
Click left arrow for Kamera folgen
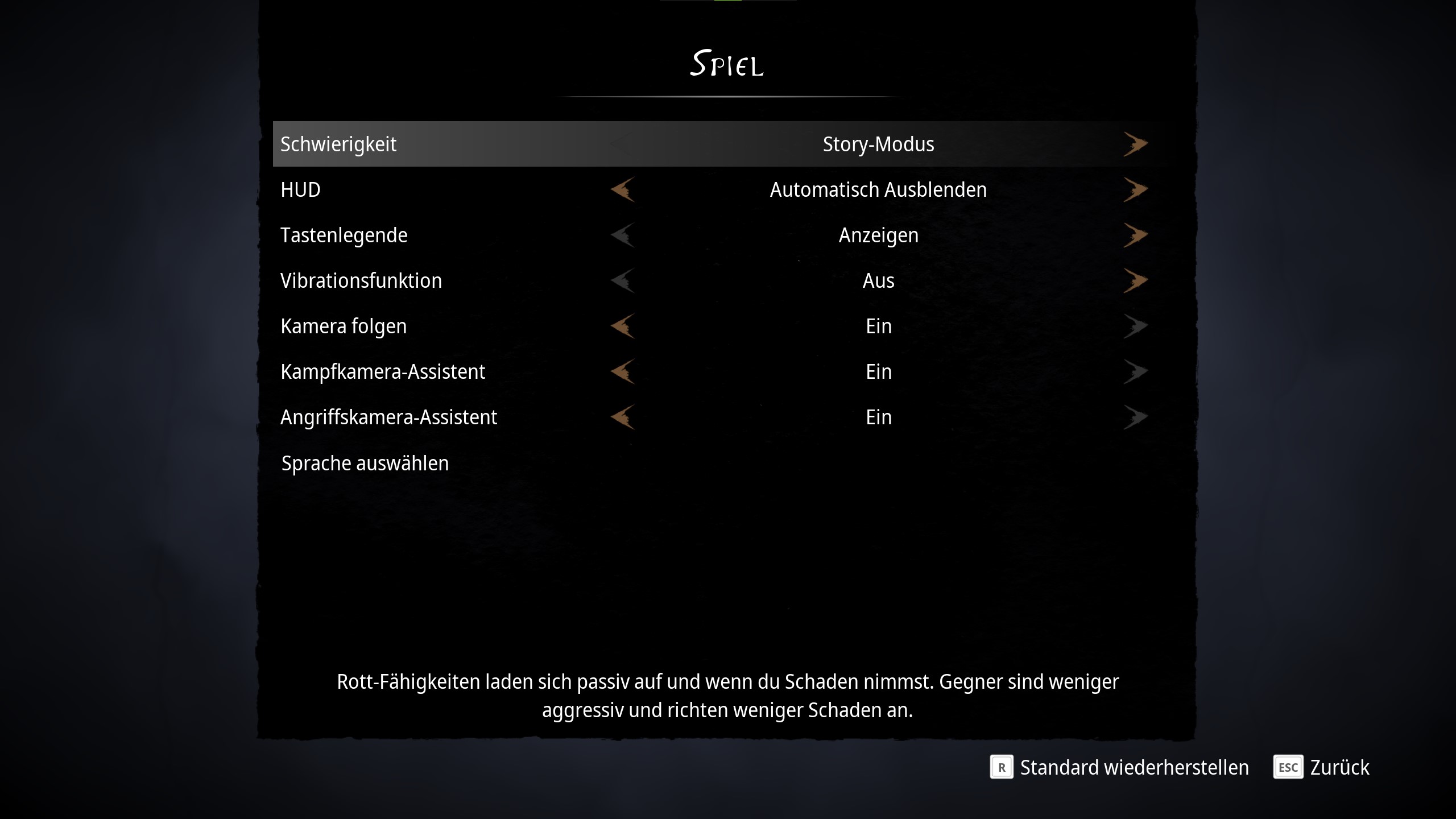tap(623, 326)
